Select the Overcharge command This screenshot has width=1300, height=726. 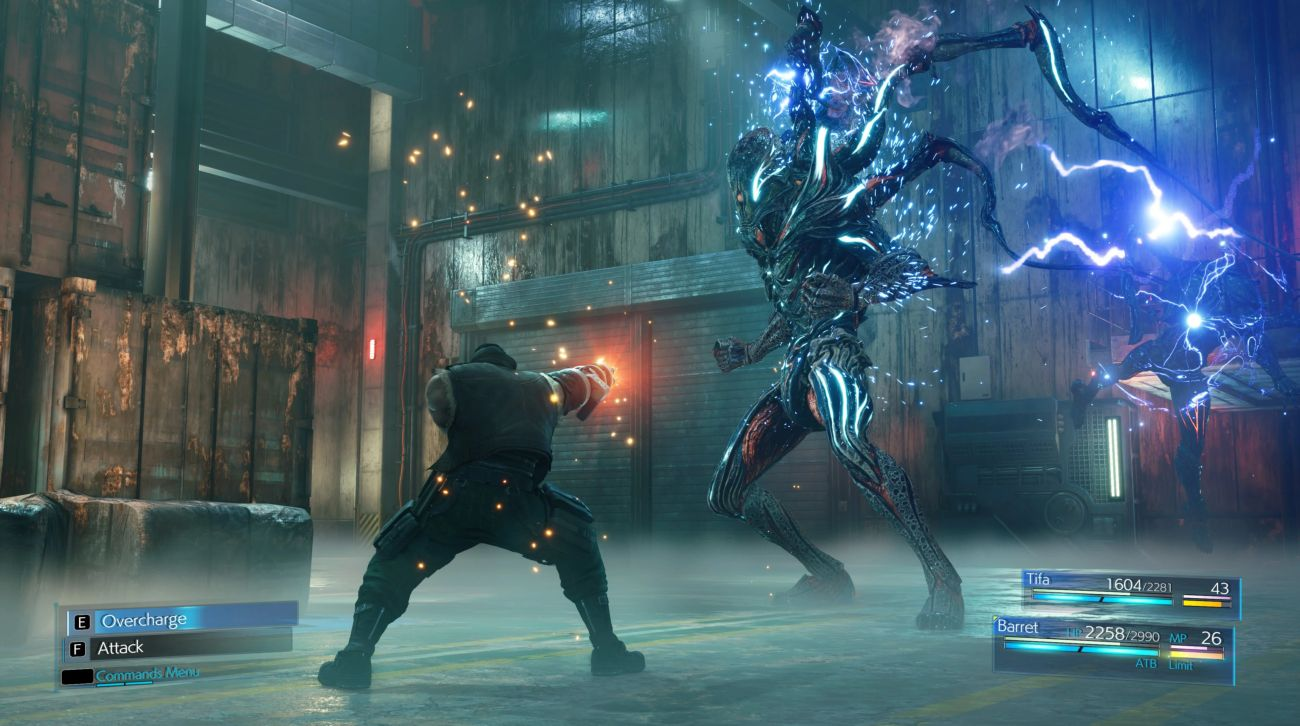point(181,620)
